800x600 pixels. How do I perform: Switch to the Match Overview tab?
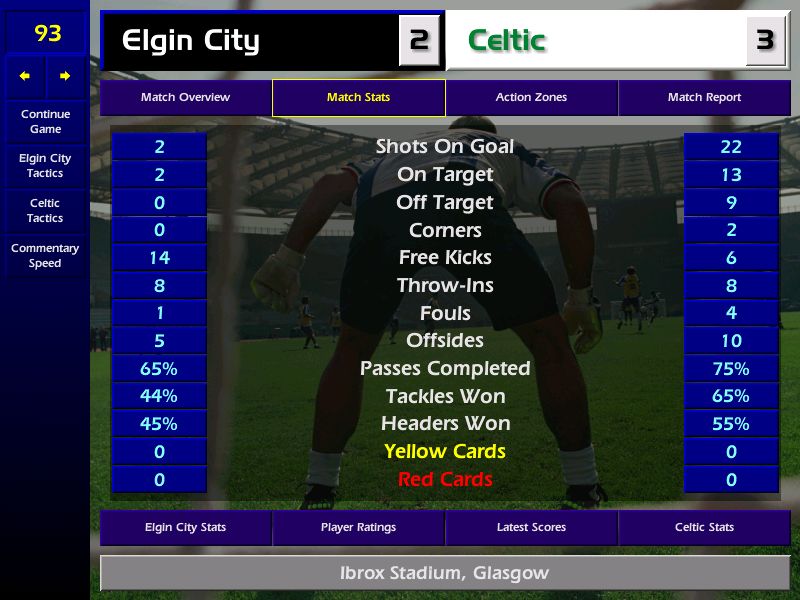click(185, 98)
